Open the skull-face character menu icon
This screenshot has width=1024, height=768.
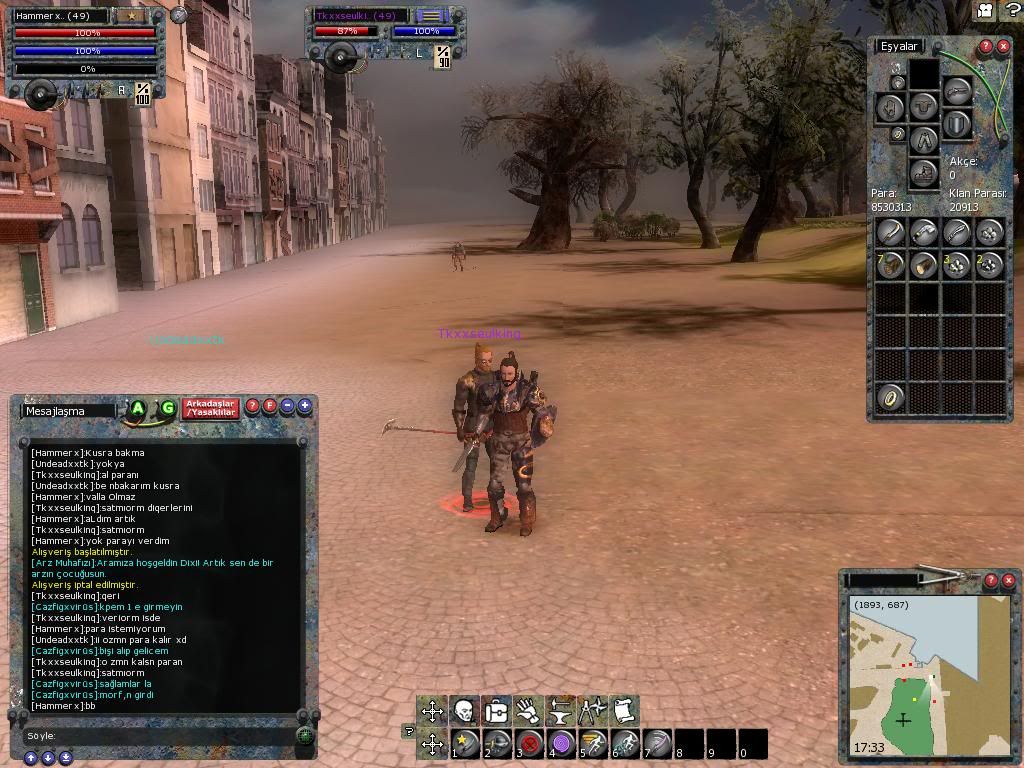tap(464, 711)
